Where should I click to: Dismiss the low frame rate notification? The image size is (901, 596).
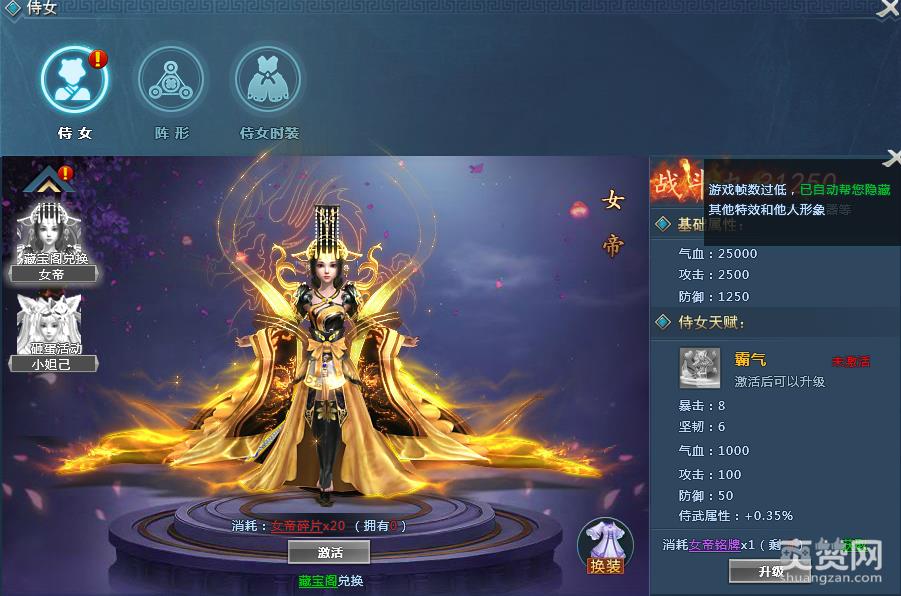pos(893,158)
